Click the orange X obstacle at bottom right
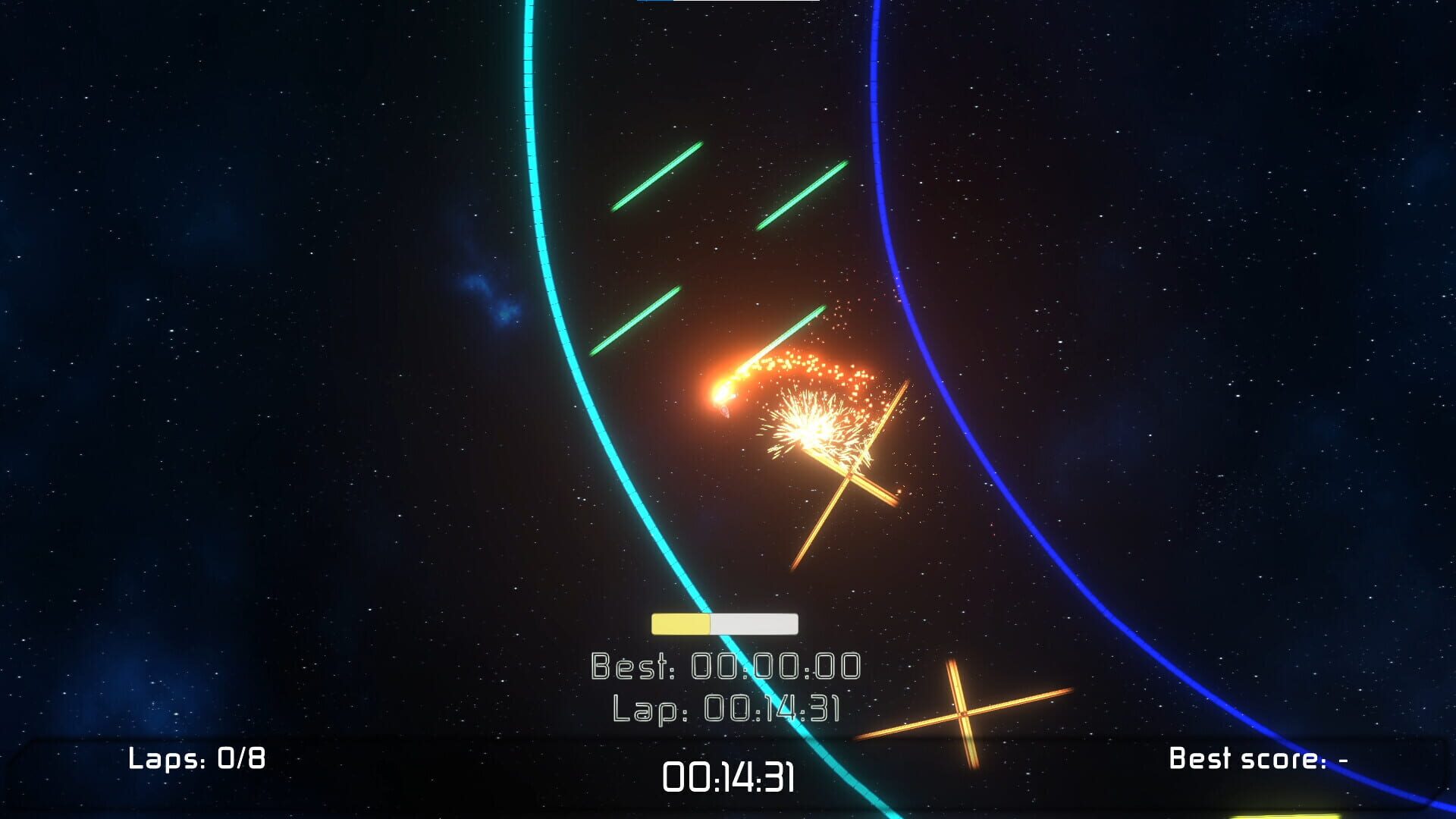This screenshot has height=819, width=1456. pyautogui.click(x=963, y=713)
